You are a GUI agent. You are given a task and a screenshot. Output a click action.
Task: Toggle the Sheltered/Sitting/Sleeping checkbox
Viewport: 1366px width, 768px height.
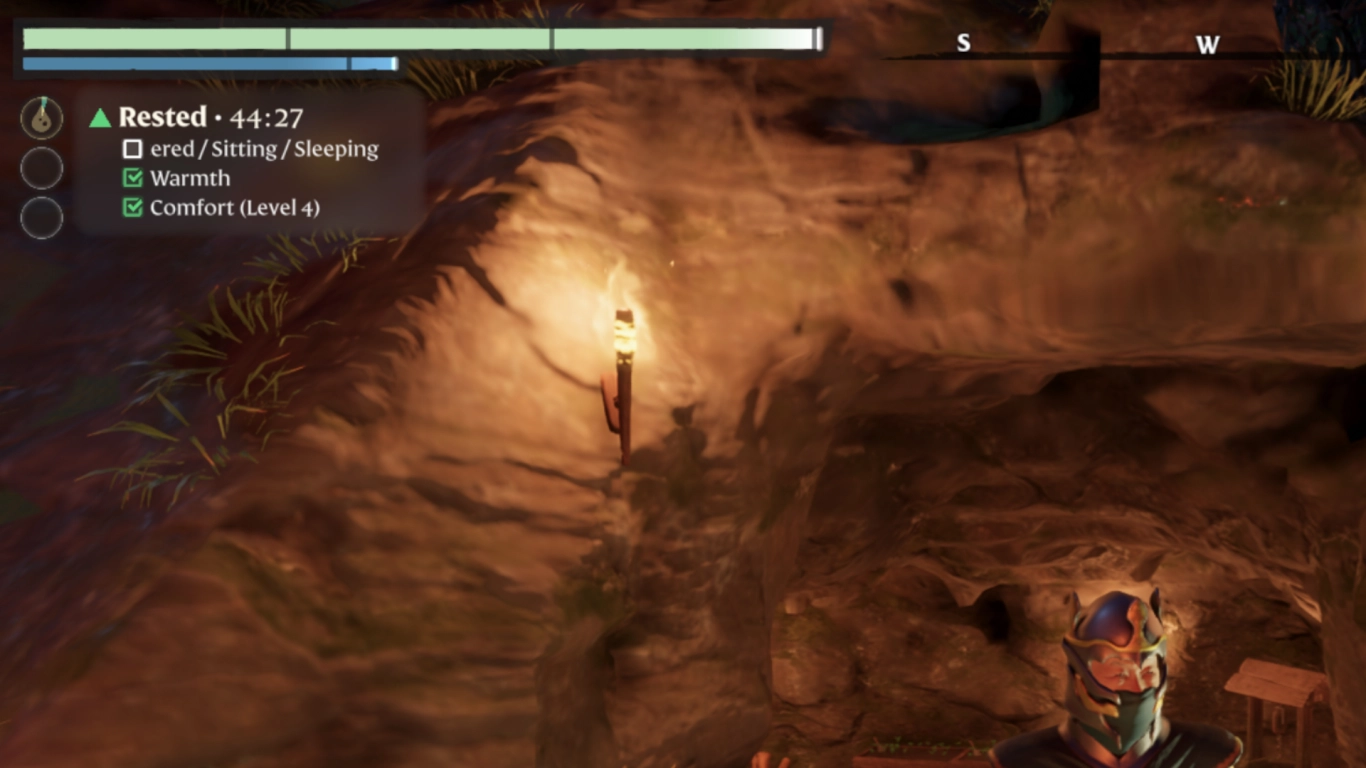click(x=131, y=148)
